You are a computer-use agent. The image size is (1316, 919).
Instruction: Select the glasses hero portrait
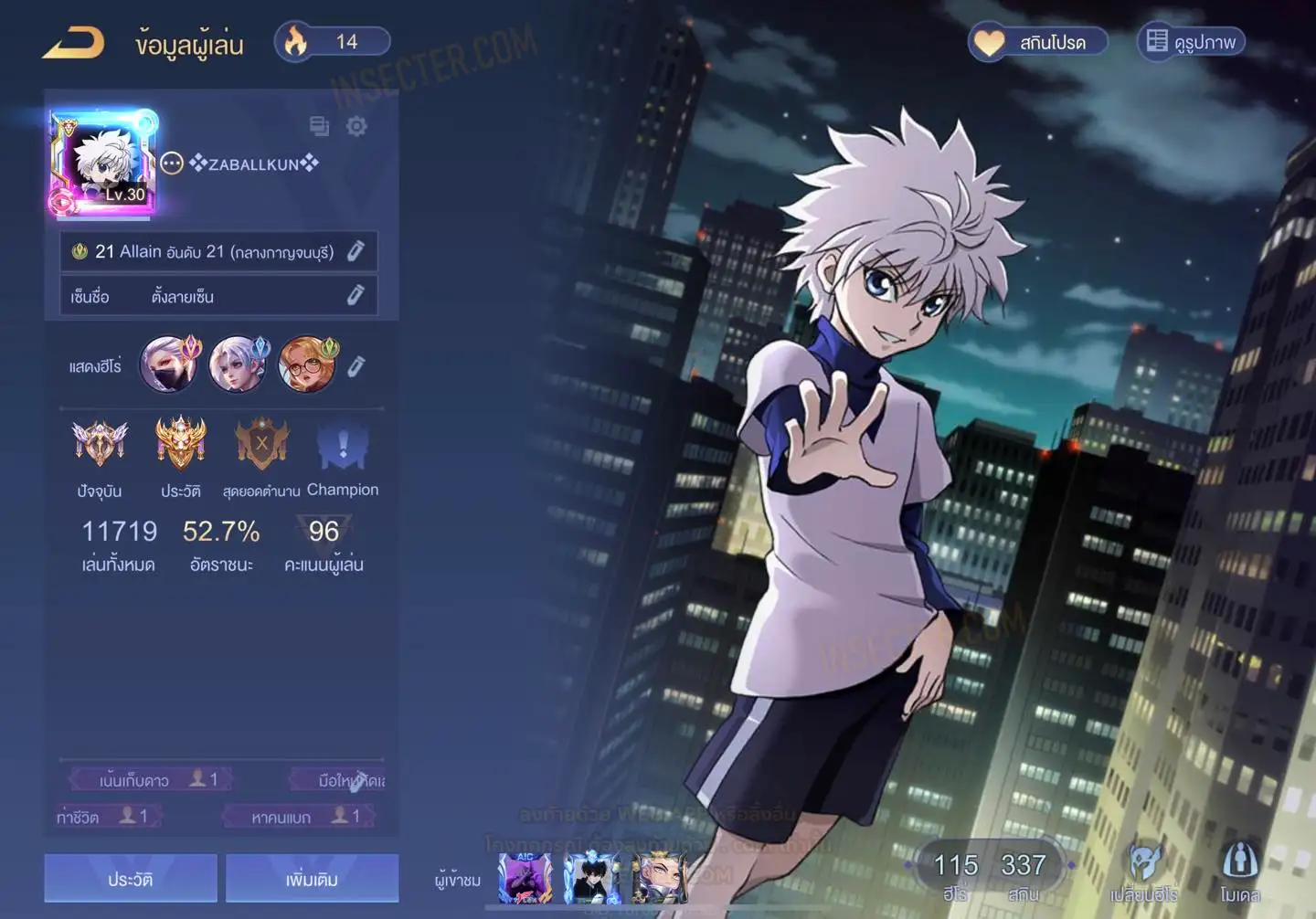[x=308, y=364]
